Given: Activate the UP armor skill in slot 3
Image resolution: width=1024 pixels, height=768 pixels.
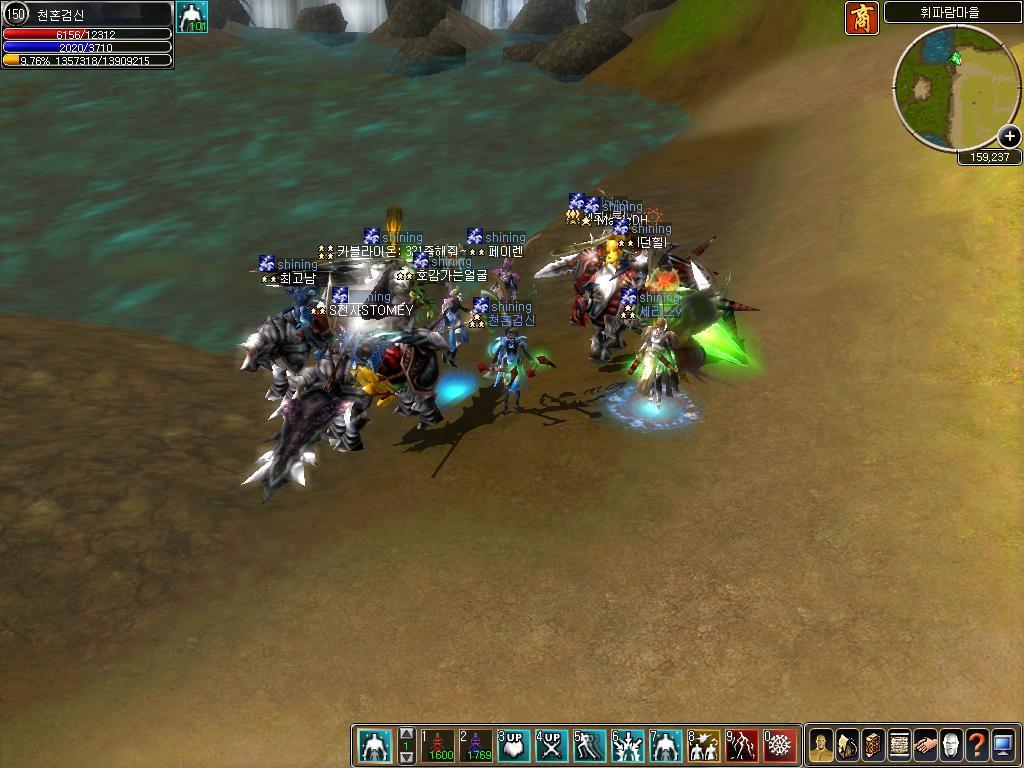Looking at the screenshot, I should pyautogui.click(x=513, y=745).
